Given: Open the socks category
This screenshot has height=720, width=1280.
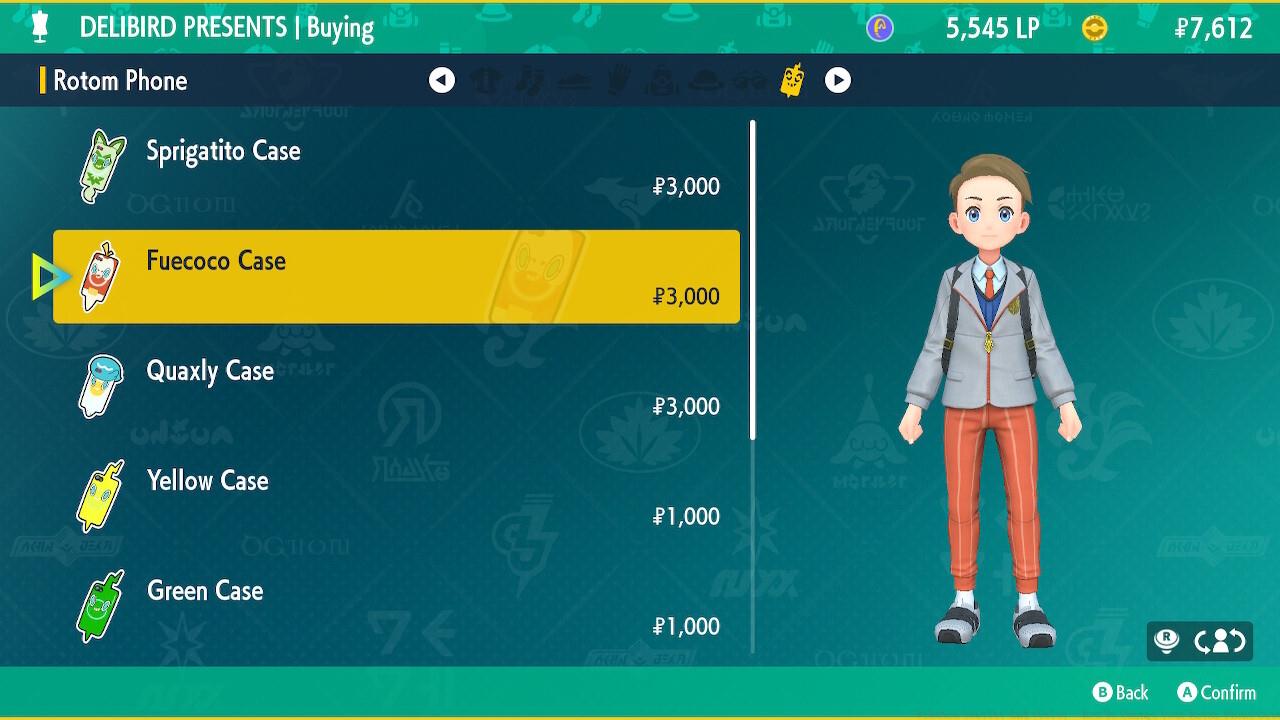Looking at the screenshot, I should pyautogui.click(x=531, y=81).
